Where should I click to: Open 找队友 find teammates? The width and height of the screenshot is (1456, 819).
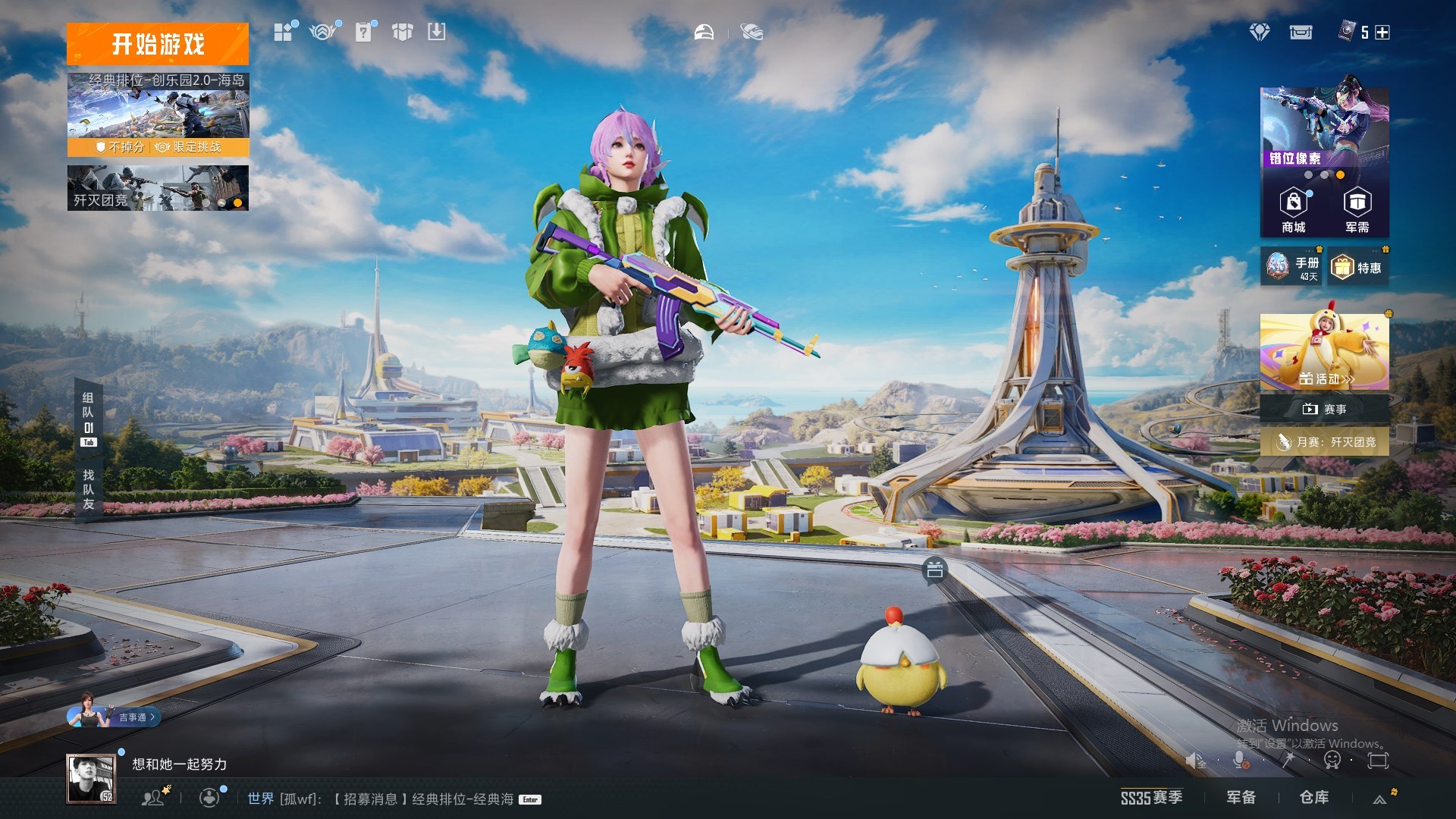point(89,489)
